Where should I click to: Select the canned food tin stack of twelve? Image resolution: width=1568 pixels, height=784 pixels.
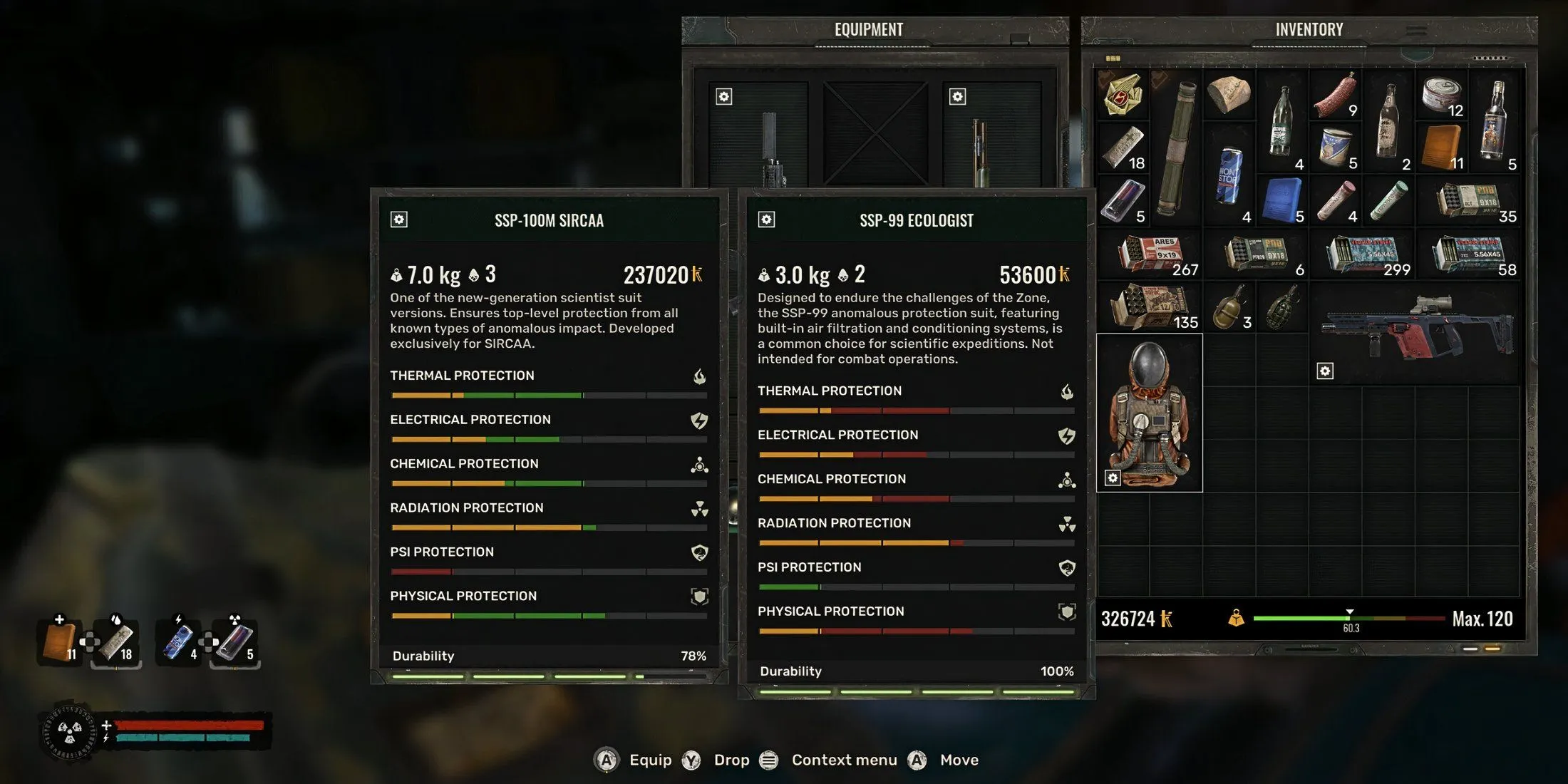coord(1441,96)
